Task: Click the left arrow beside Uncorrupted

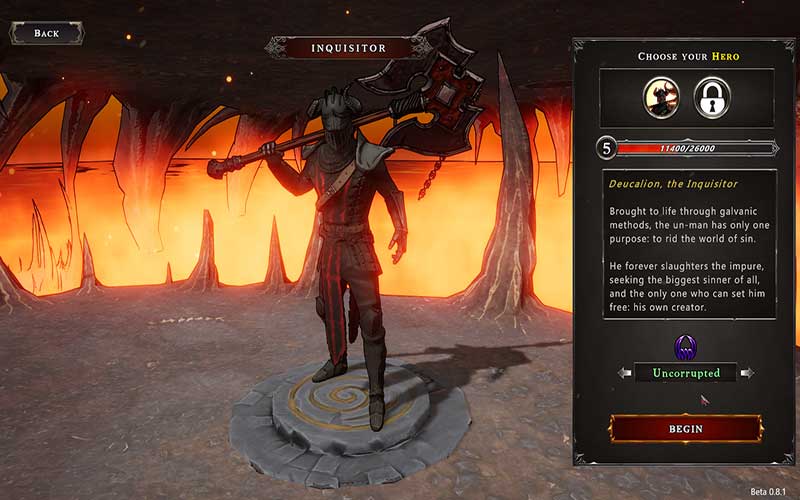Action: 625,373
